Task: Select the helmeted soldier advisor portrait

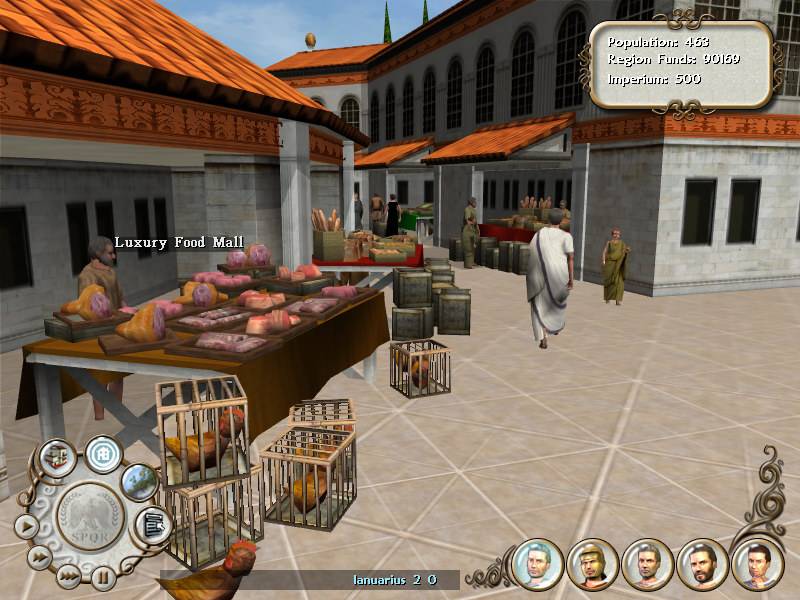Action: (592, 565)
